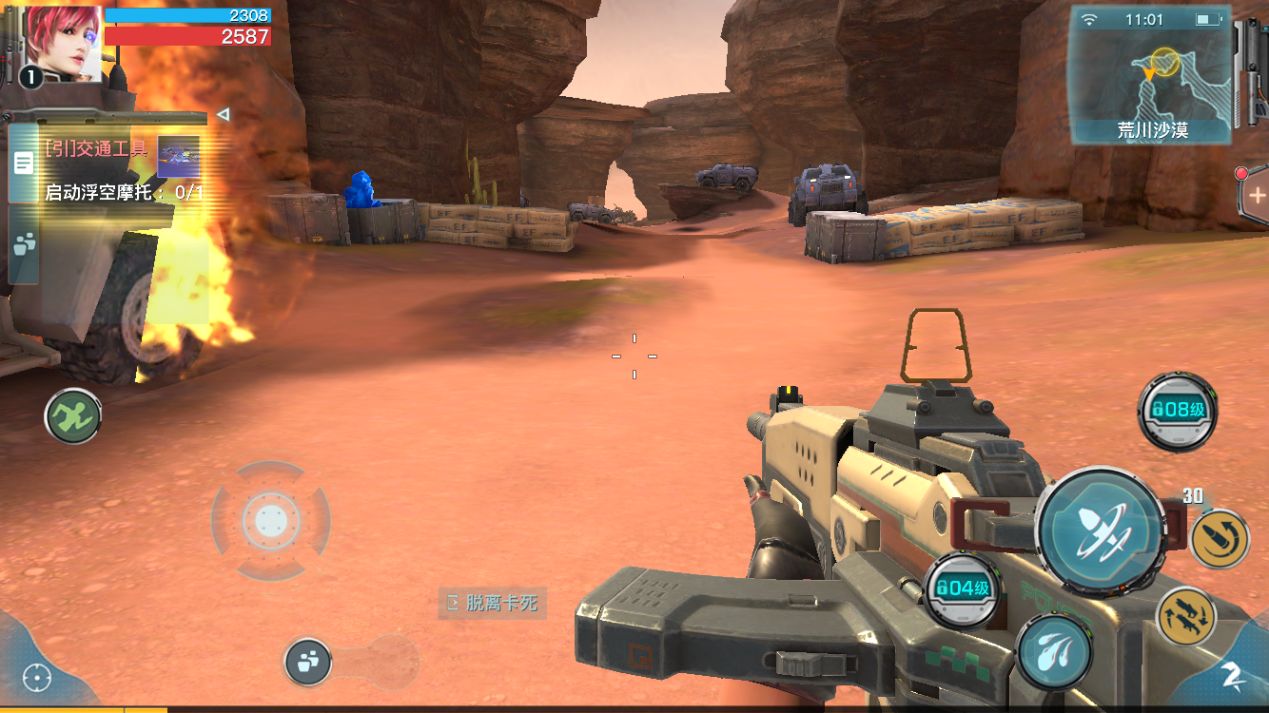Expand the hexagonal plus button at right edge
This screenshot has width=1269, height=713.
(1256, 195)
